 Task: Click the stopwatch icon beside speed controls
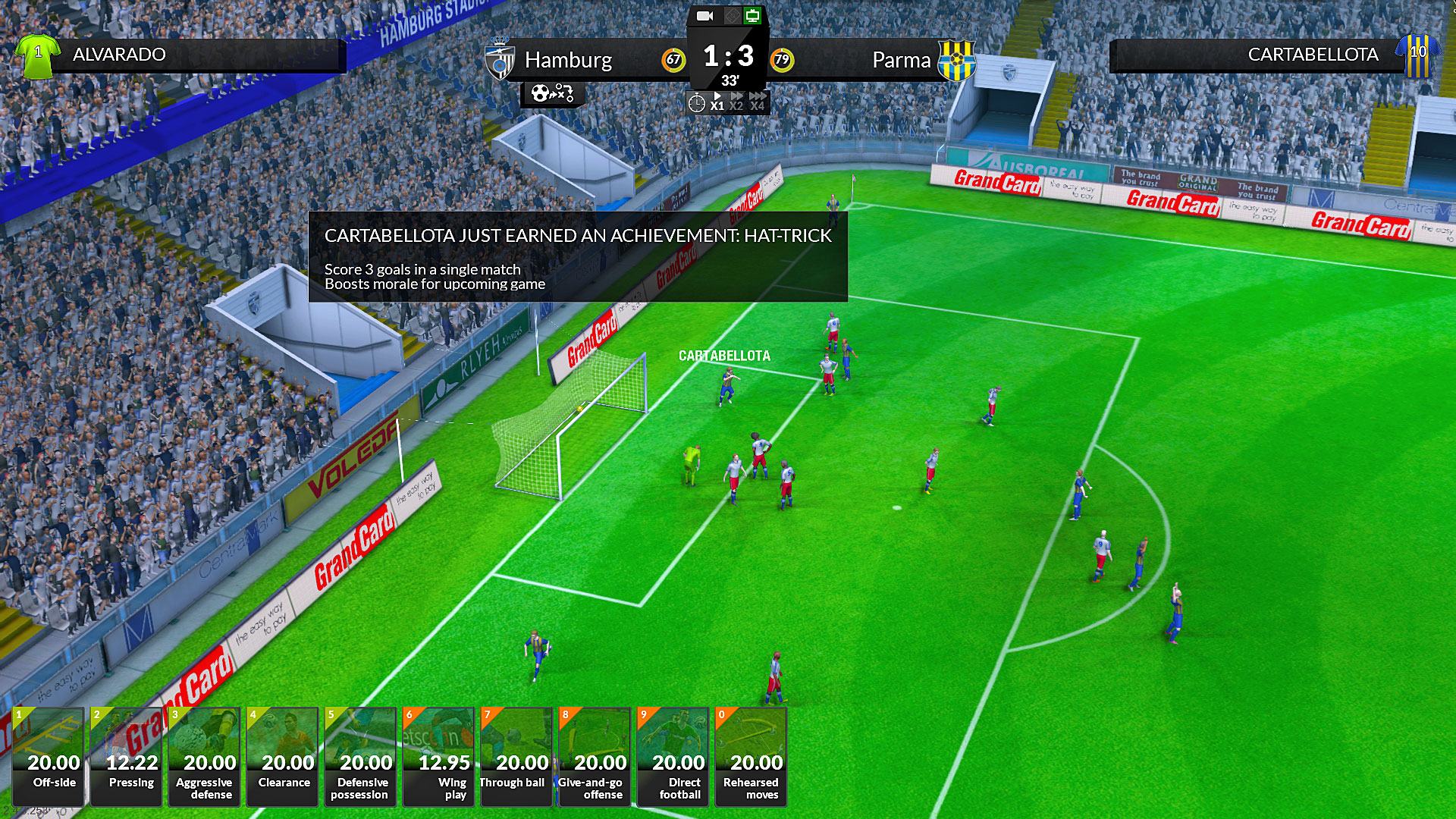coord(696,103)
